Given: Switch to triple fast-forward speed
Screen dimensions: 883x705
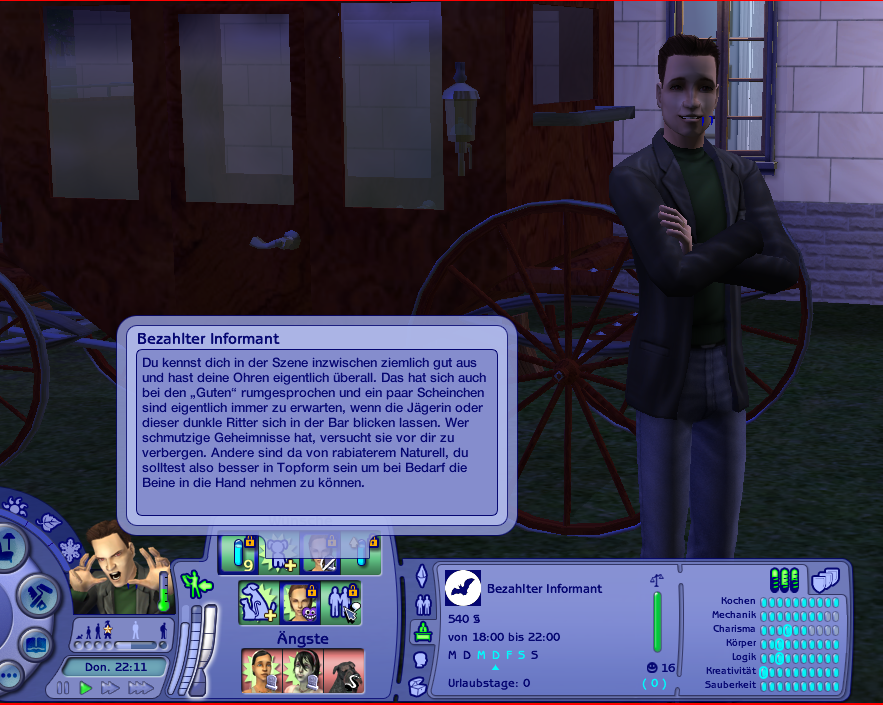Looking at the screenshot, I should pyautogui.click(x=140, y=688).
